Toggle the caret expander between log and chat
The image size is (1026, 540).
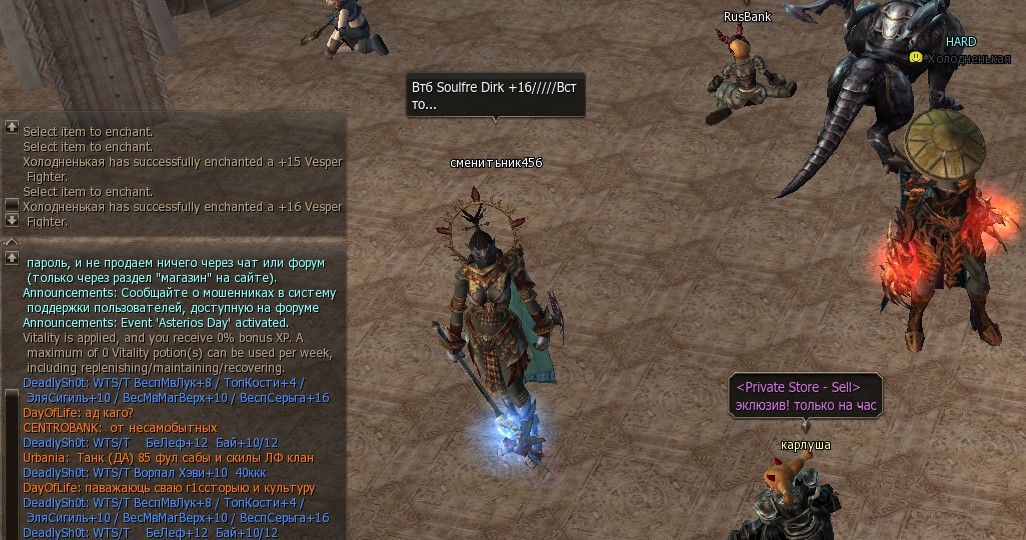point(12,241)
